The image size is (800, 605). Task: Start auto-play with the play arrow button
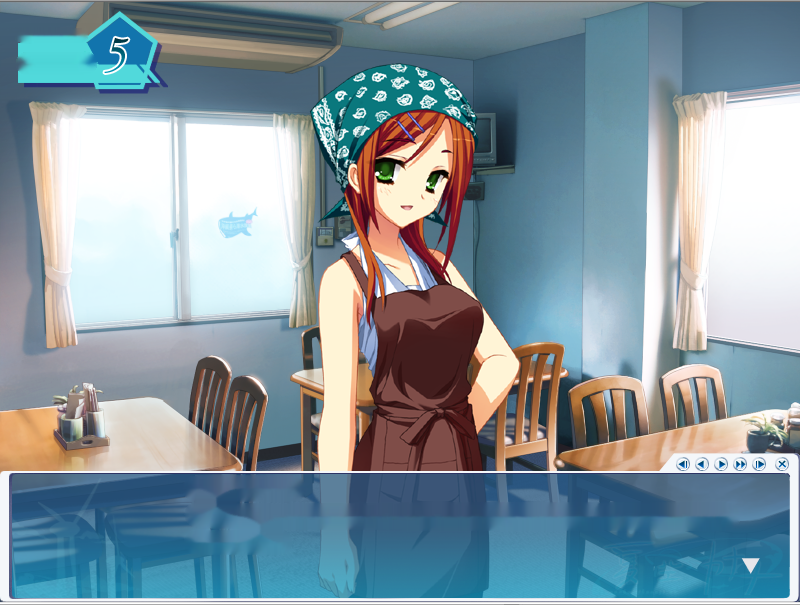point(721,464)
